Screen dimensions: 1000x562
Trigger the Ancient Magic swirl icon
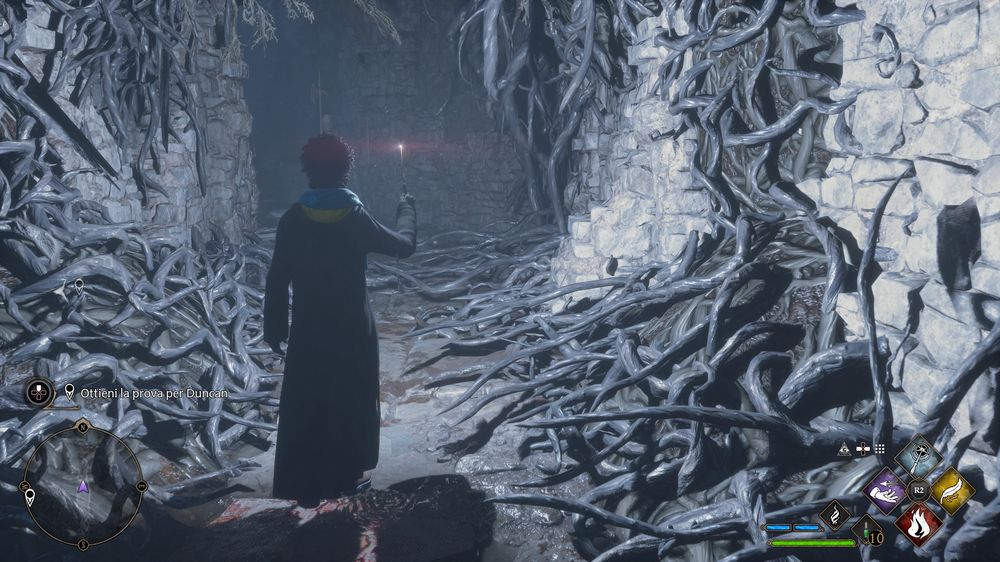pyautogui.click(x=834, y=515)
